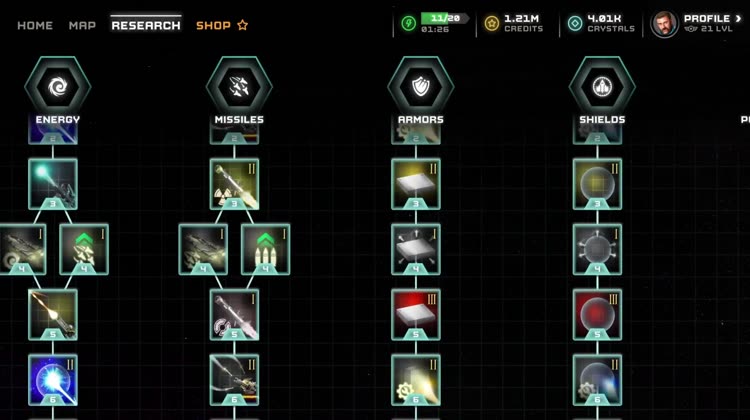Select the Missiles category hexagon icon
Image resolution: width=750 pixels, height=420 pixels.
click(x=239, y=87)
